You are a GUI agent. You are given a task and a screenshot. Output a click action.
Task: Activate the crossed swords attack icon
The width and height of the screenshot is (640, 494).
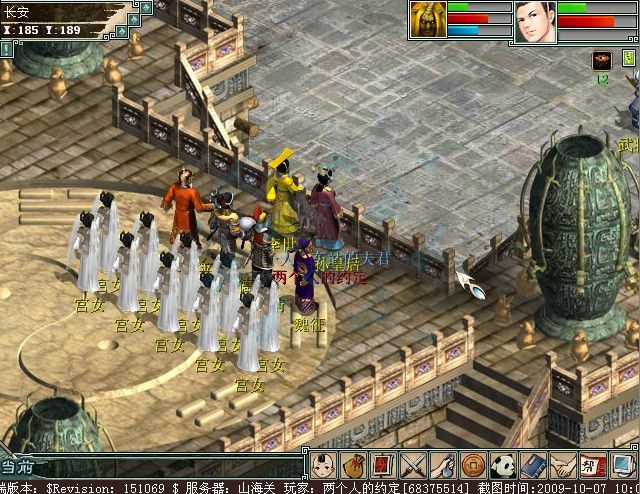click(x=413, y=464)
